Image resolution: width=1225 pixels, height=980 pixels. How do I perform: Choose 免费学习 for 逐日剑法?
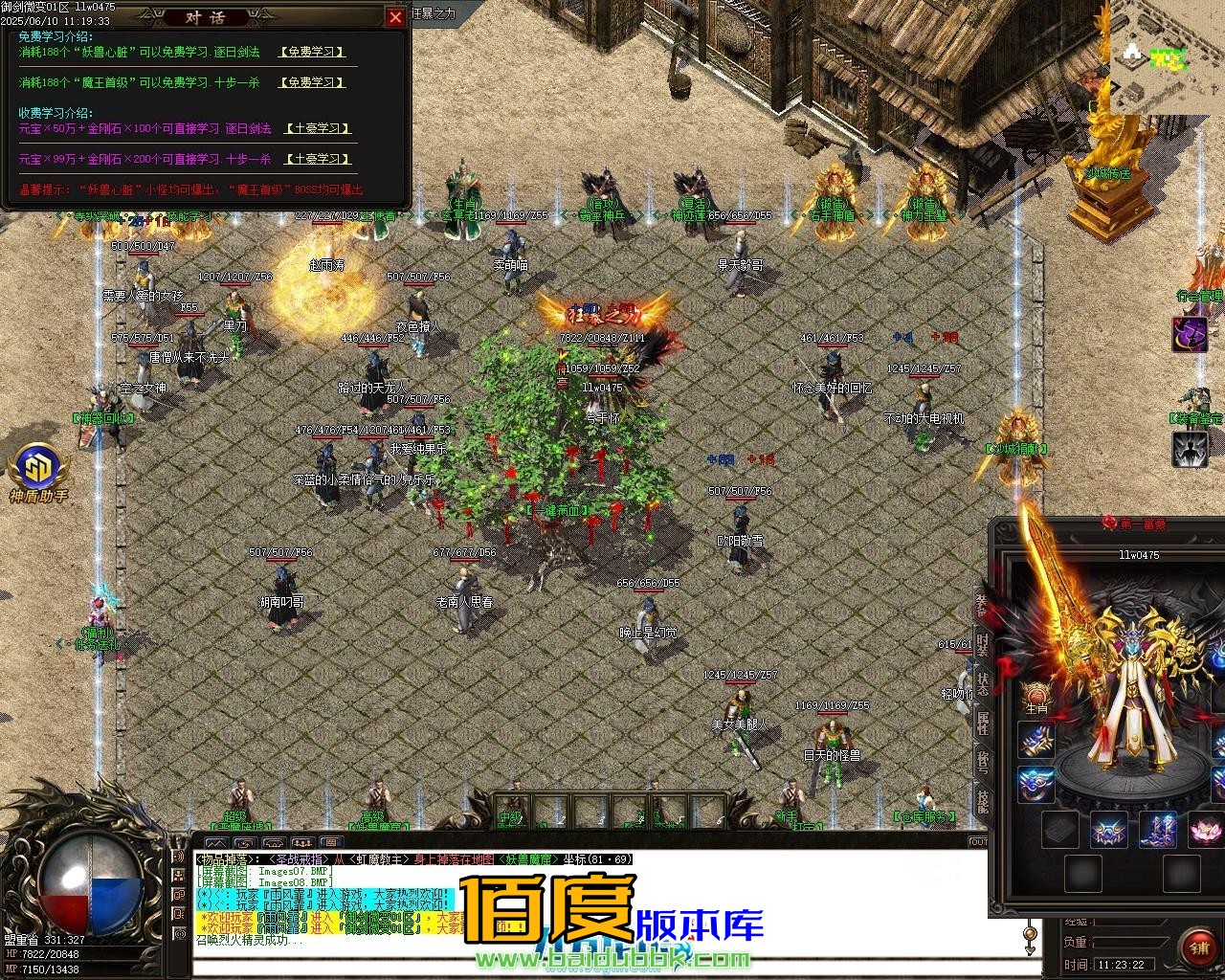click(x=312, y=53)
